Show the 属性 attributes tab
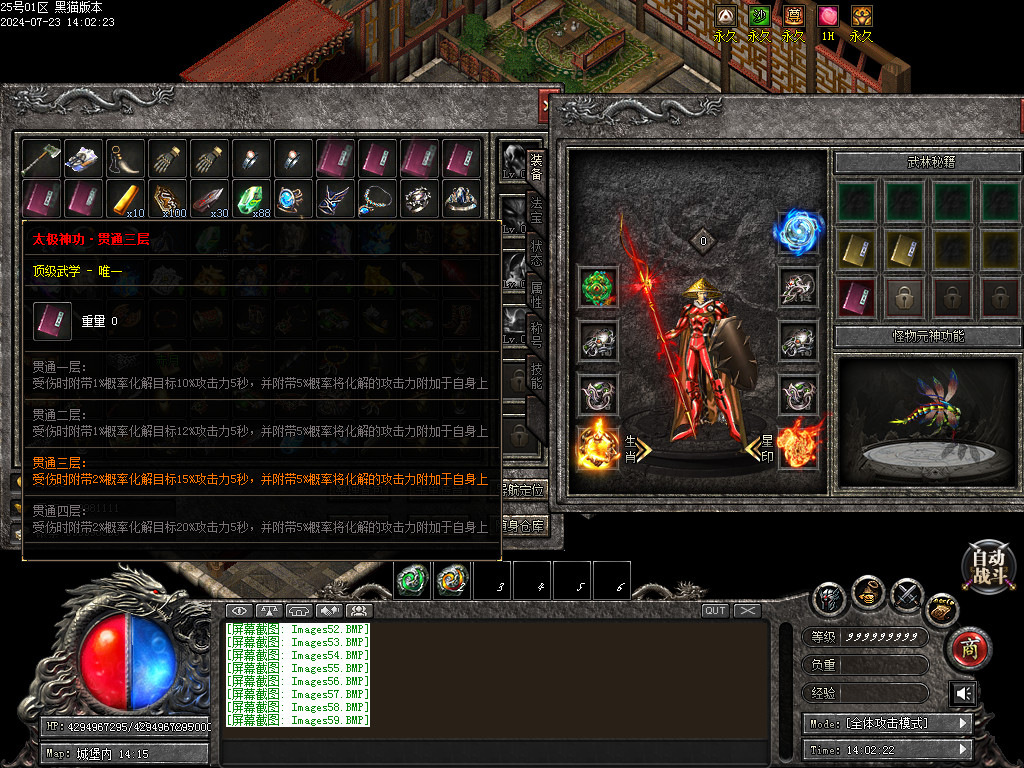Viewport: 1024px width, 768px height. 537,297
